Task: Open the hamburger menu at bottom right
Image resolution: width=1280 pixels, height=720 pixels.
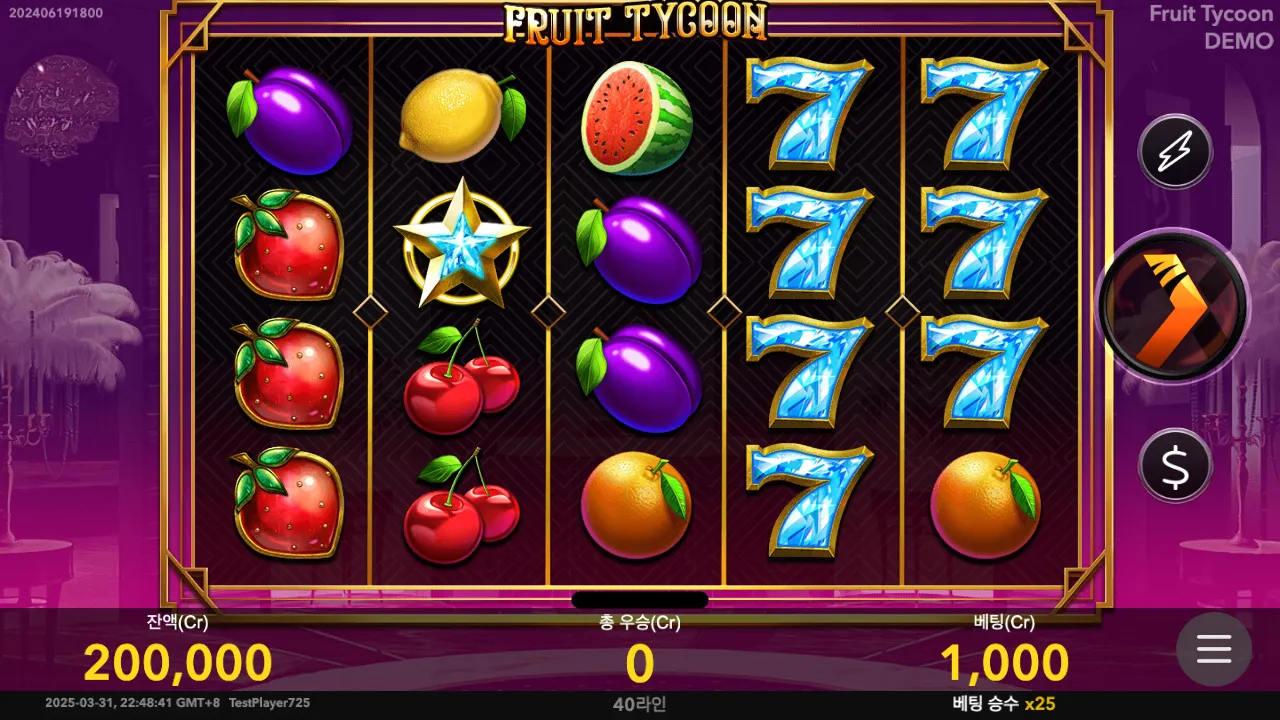Action: coord(1213,650)
